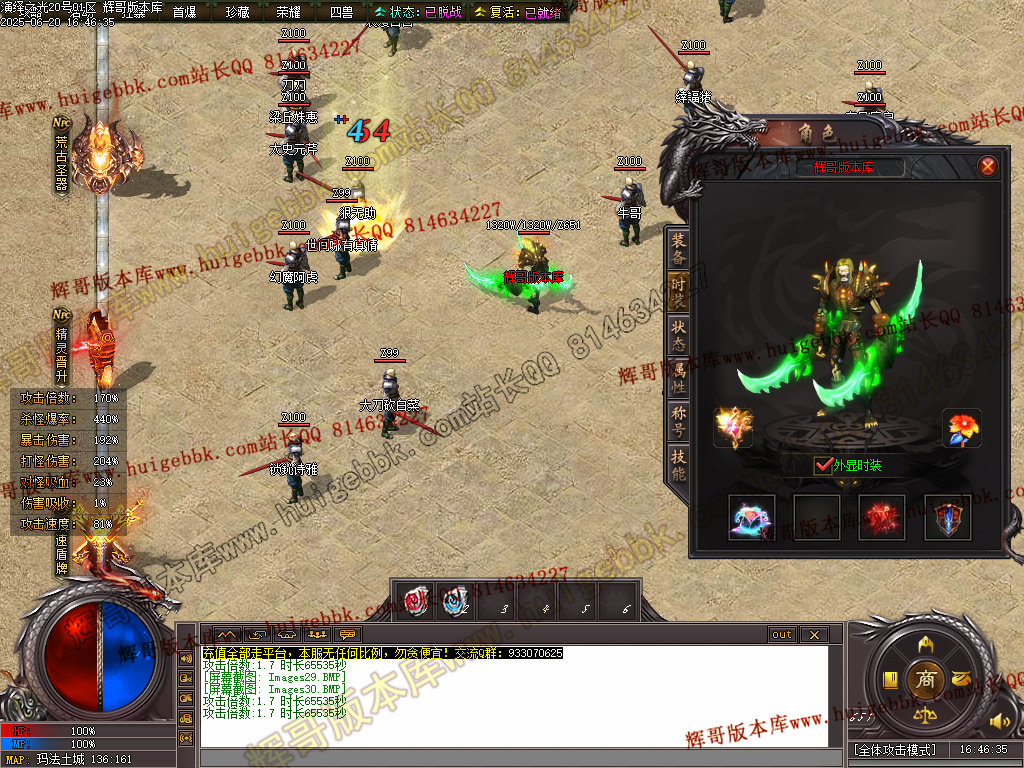Select the red flower fashion slot
This screenshot has width=1024, height=768.
962,428
